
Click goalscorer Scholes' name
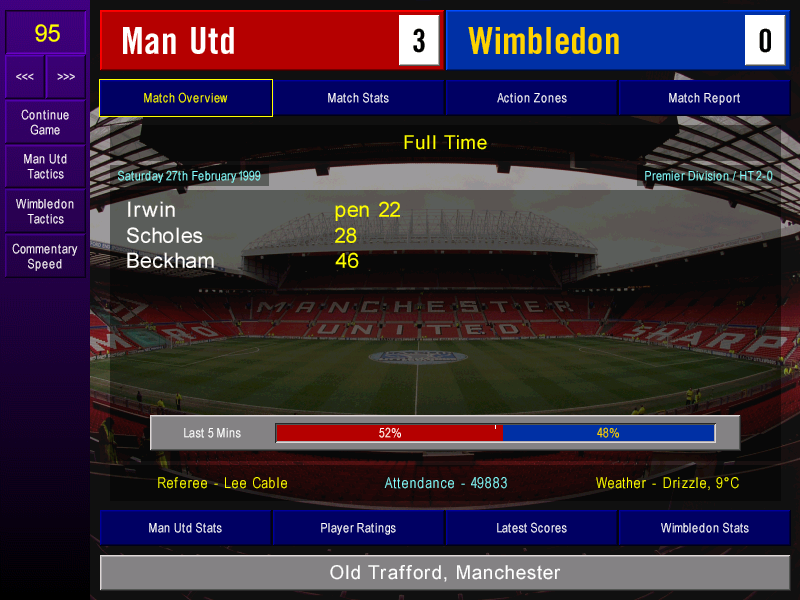(164, 236)
